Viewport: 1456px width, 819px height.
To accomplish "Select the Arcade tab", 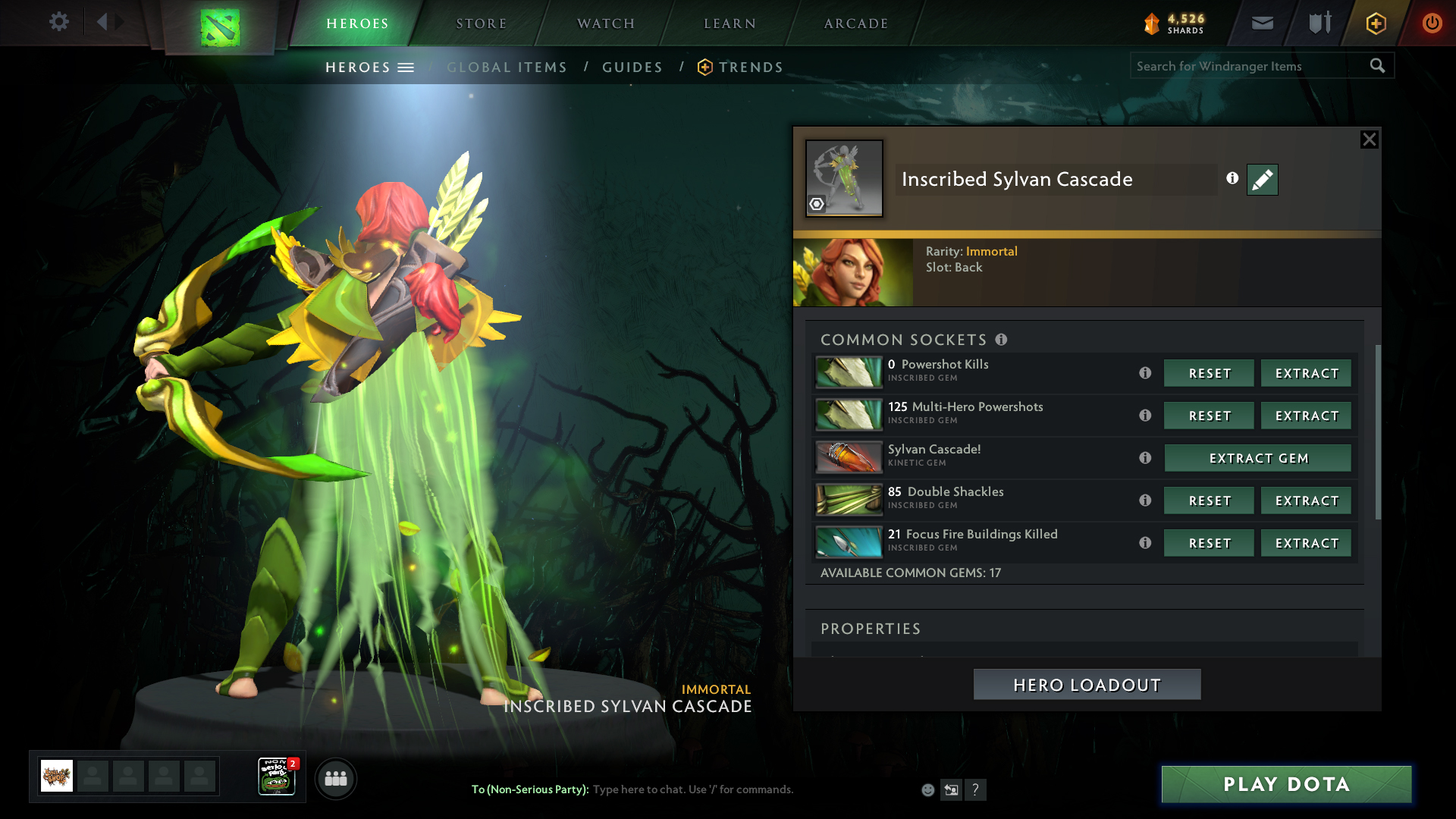I will coord(855,24).
